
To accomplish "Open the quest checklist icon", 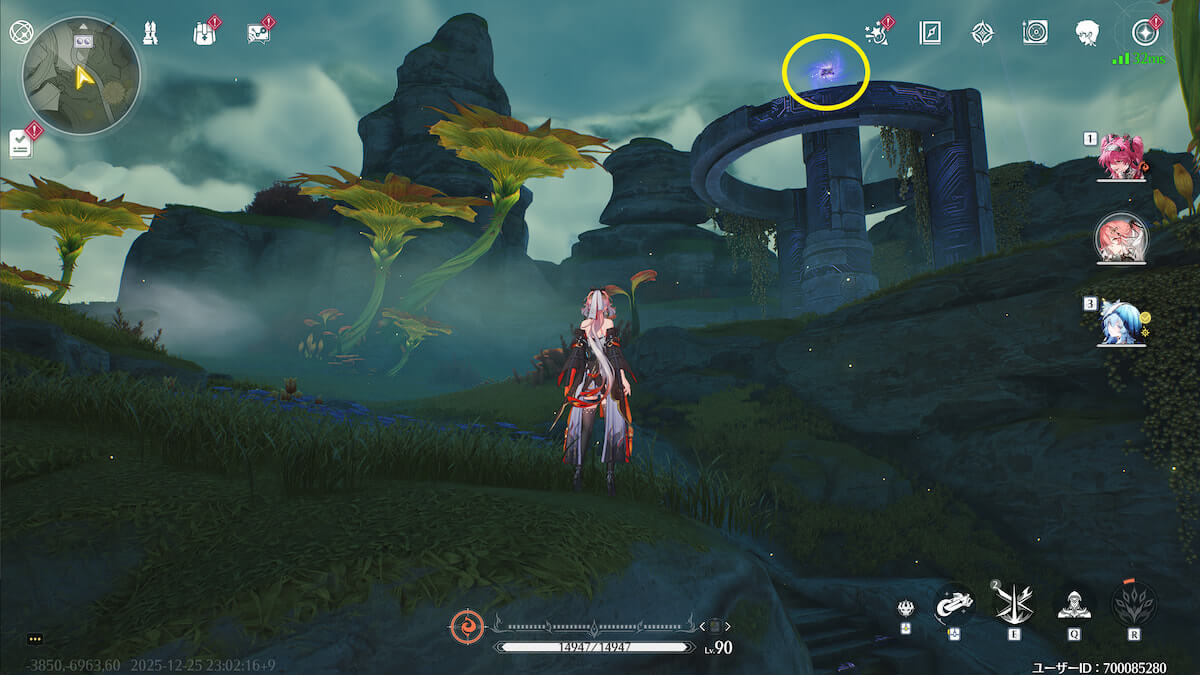I will 21,144.
